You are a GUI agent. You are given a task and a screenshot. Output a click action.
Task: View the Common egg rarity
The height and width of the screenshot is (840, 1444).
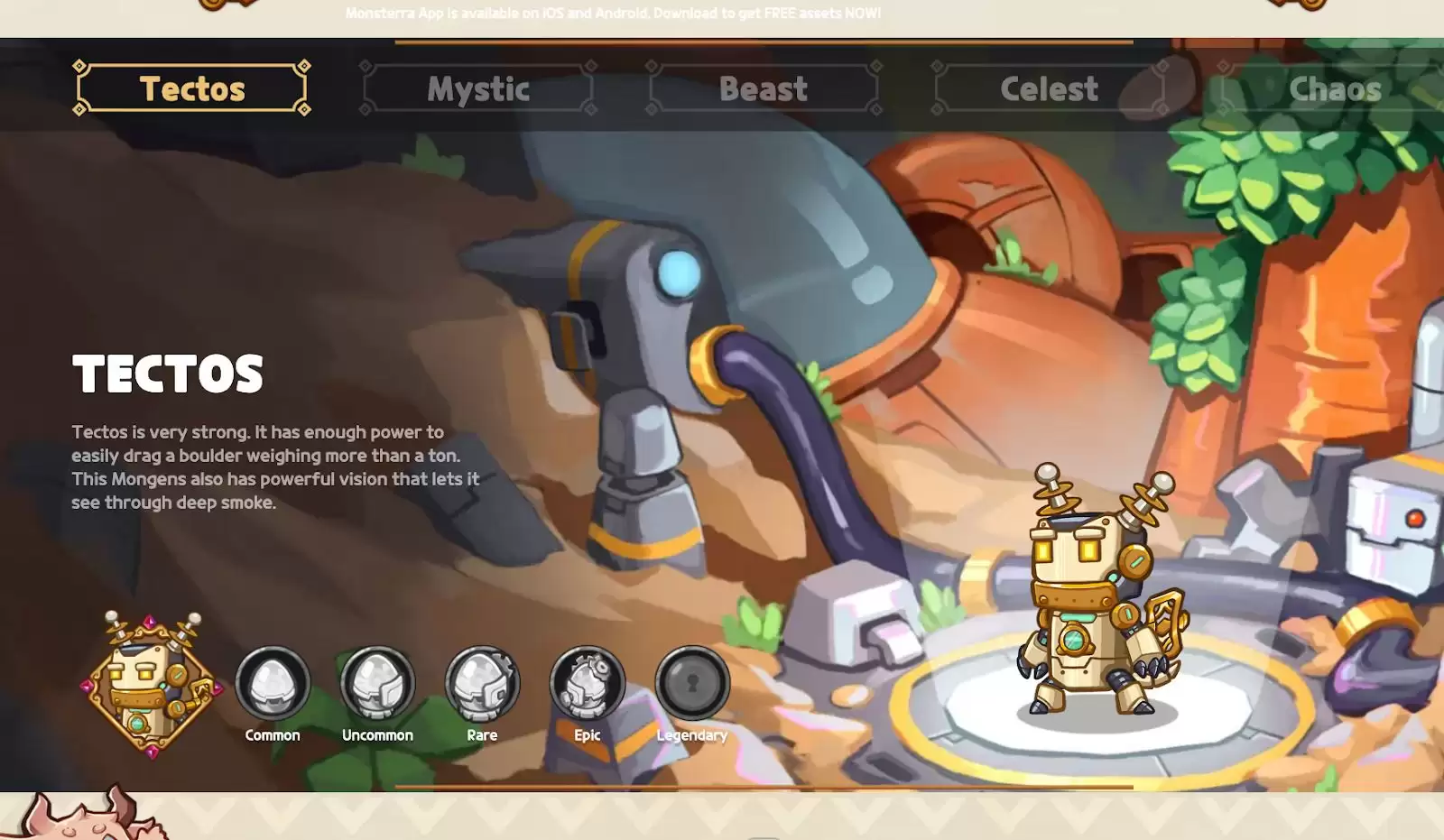(x=273, y=683)
